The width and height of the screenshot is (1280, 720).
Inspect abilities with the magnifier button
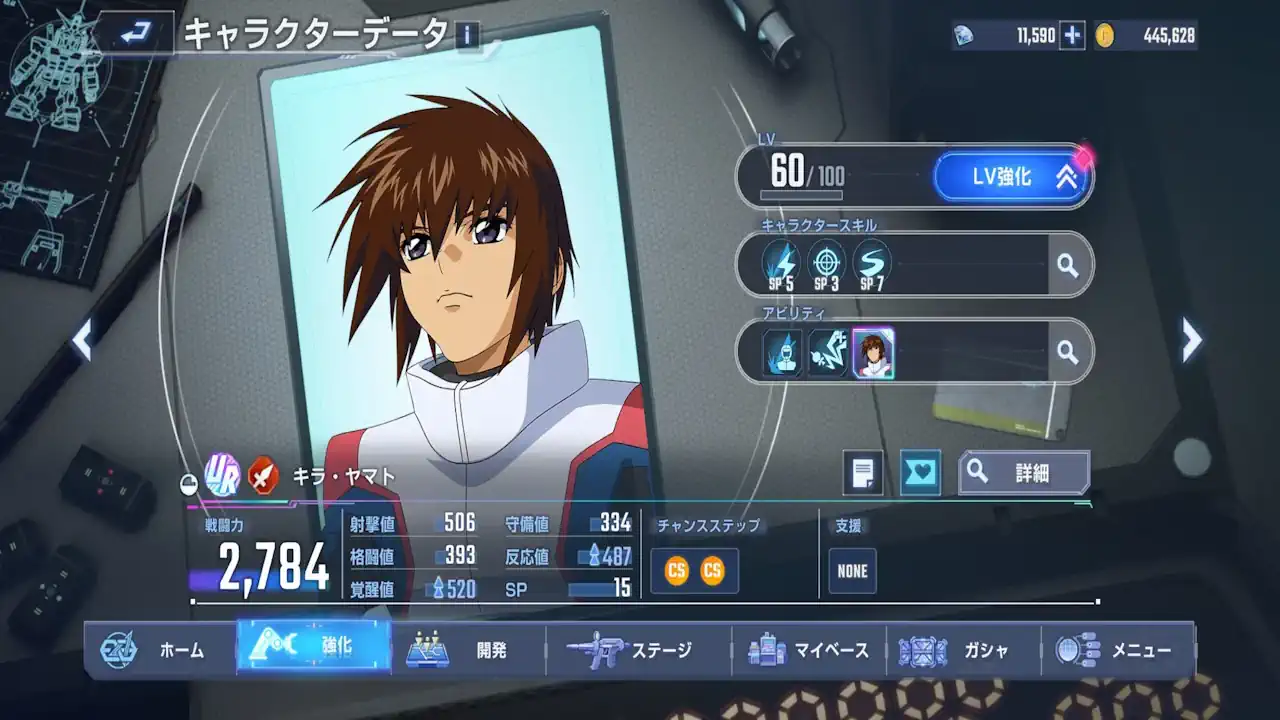(1068, 351)
